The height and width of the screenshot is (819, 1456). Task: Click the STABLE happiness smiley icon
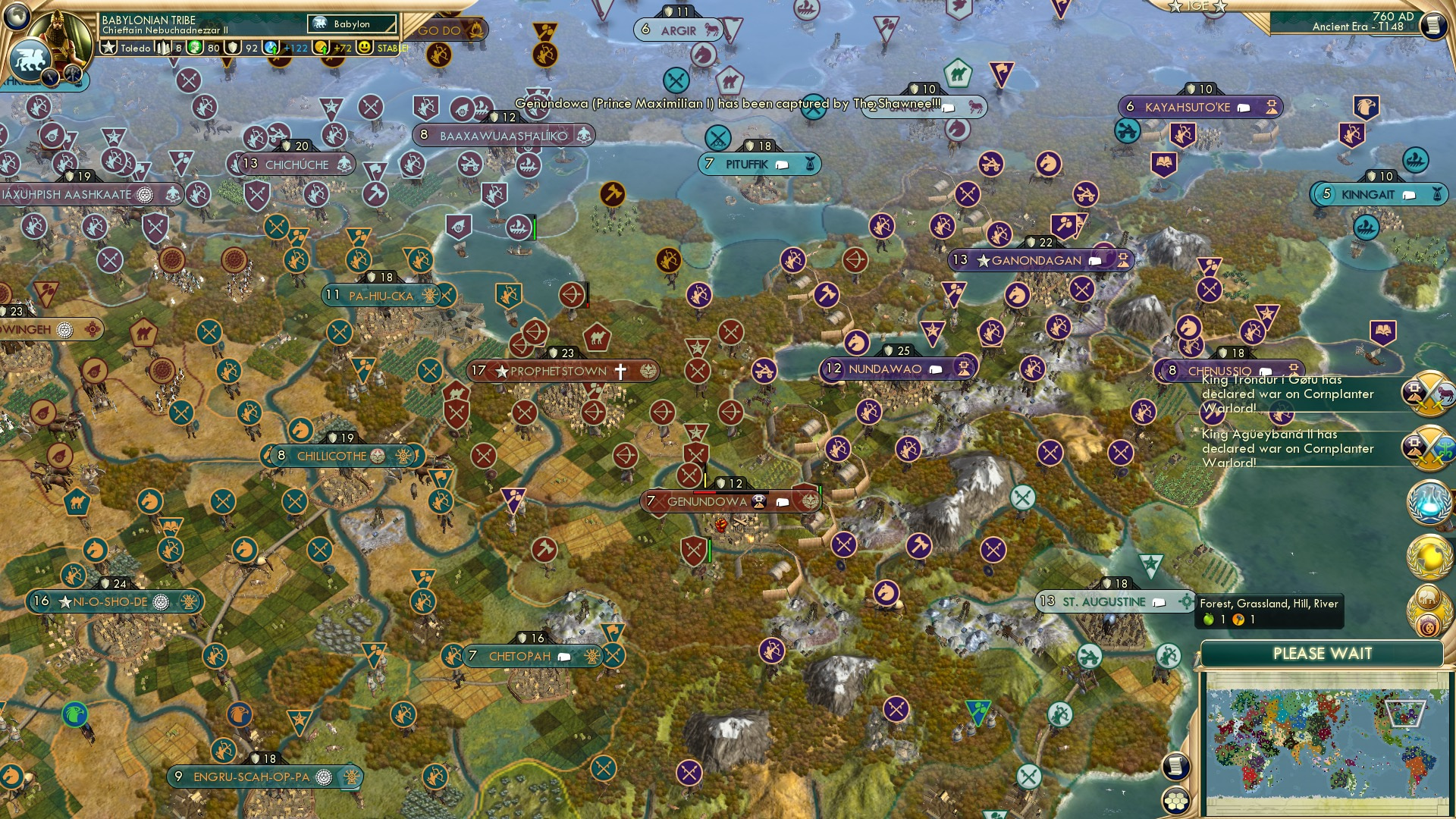tap(363, 47)
